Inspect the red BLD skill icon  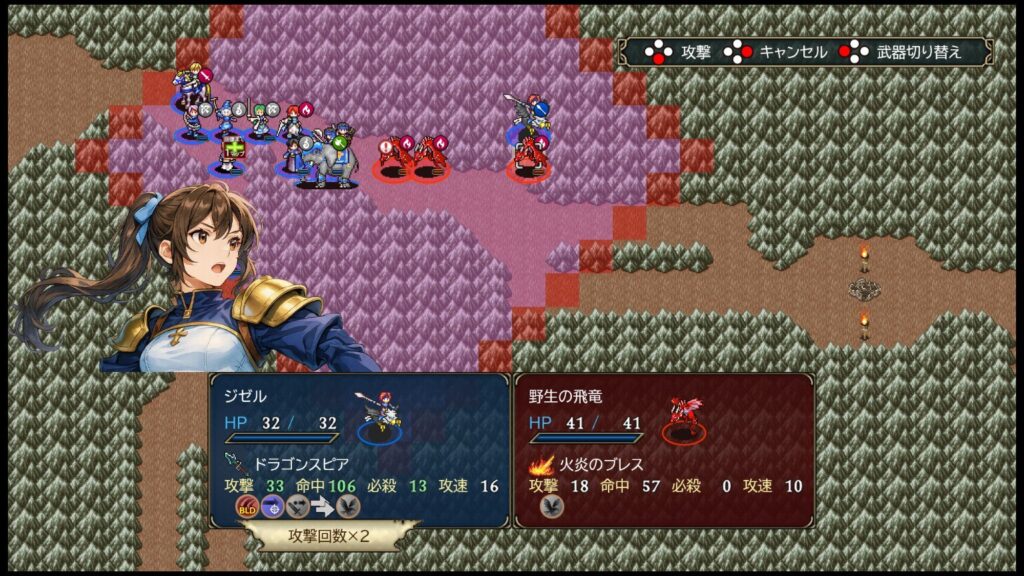[x=247, y=507]
